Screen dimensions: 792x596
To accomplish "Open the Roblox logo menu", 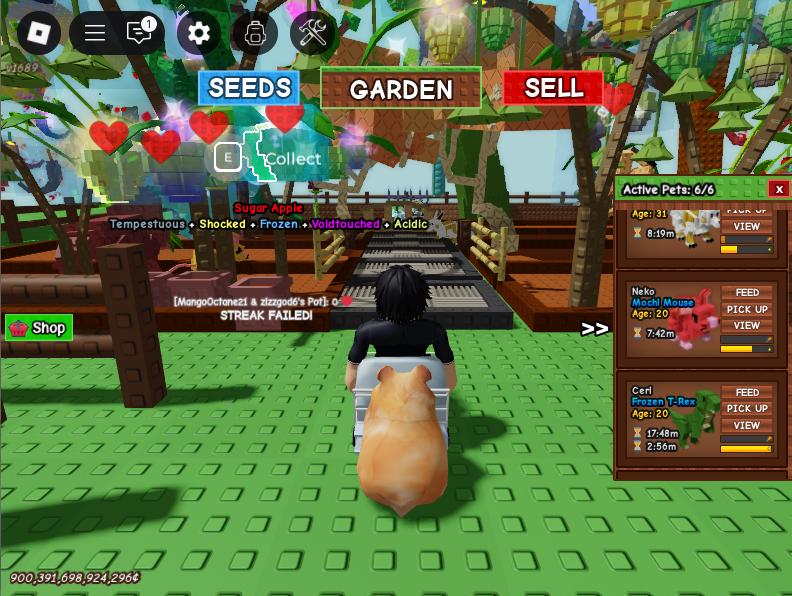I will 38,33.
